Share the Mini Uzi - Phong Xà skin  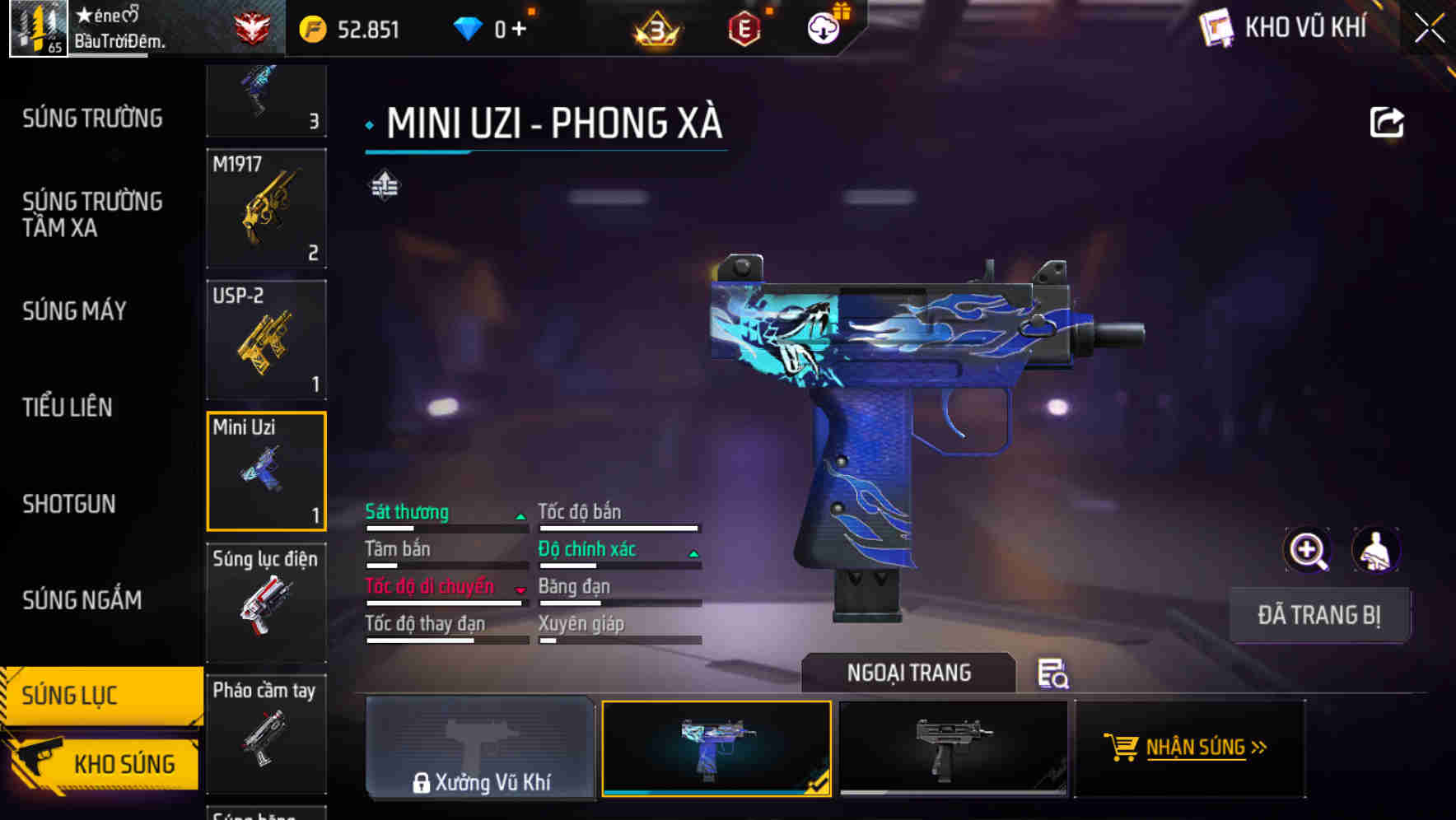pos(1388,121)
